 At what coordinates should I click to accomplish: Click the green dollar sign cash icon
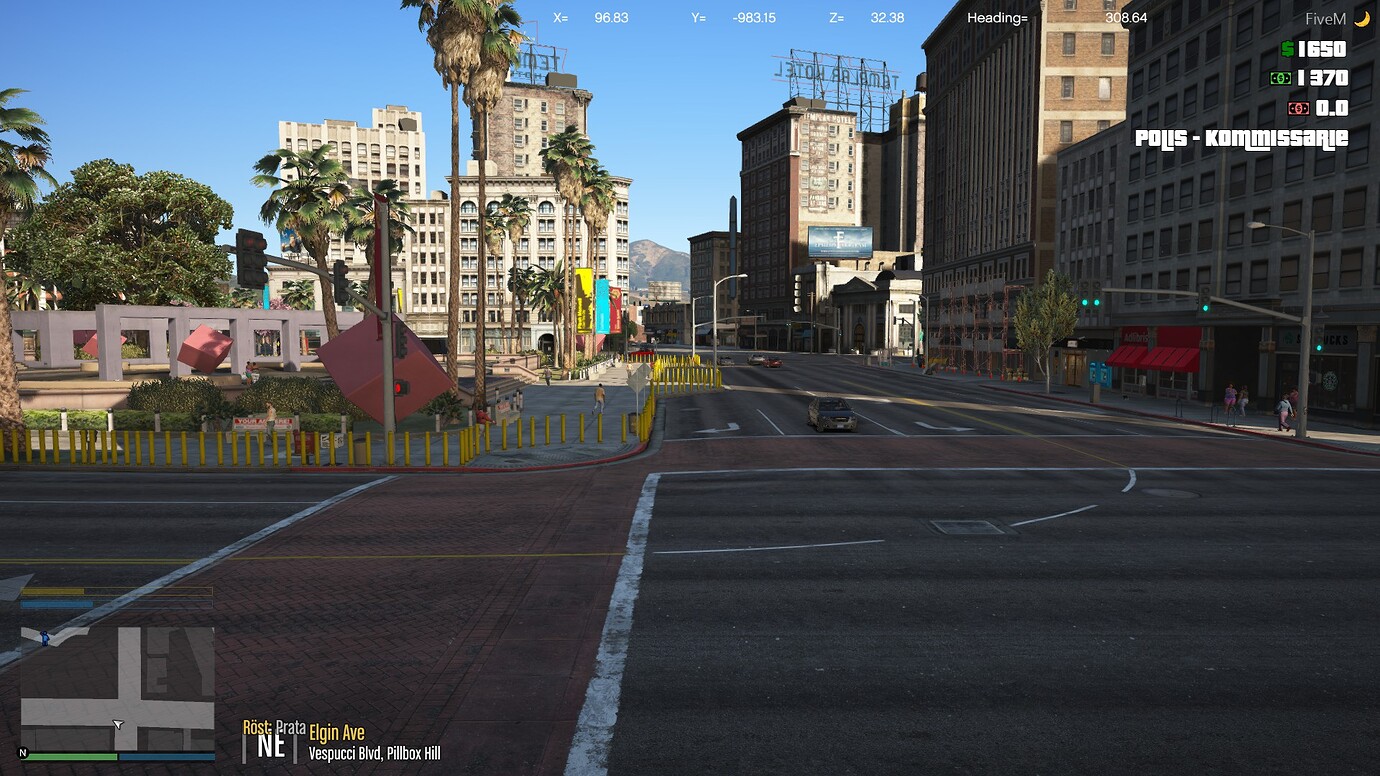tap(1287, 48)
